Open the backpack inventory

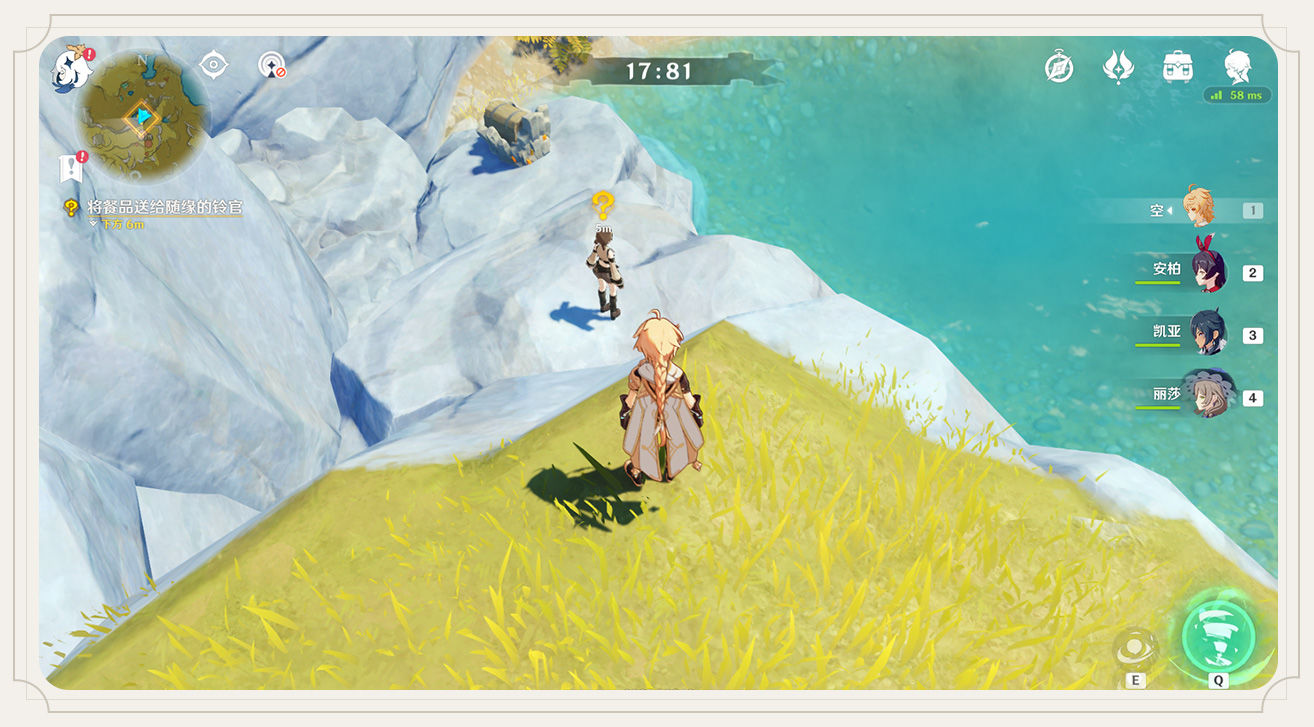1178,68
